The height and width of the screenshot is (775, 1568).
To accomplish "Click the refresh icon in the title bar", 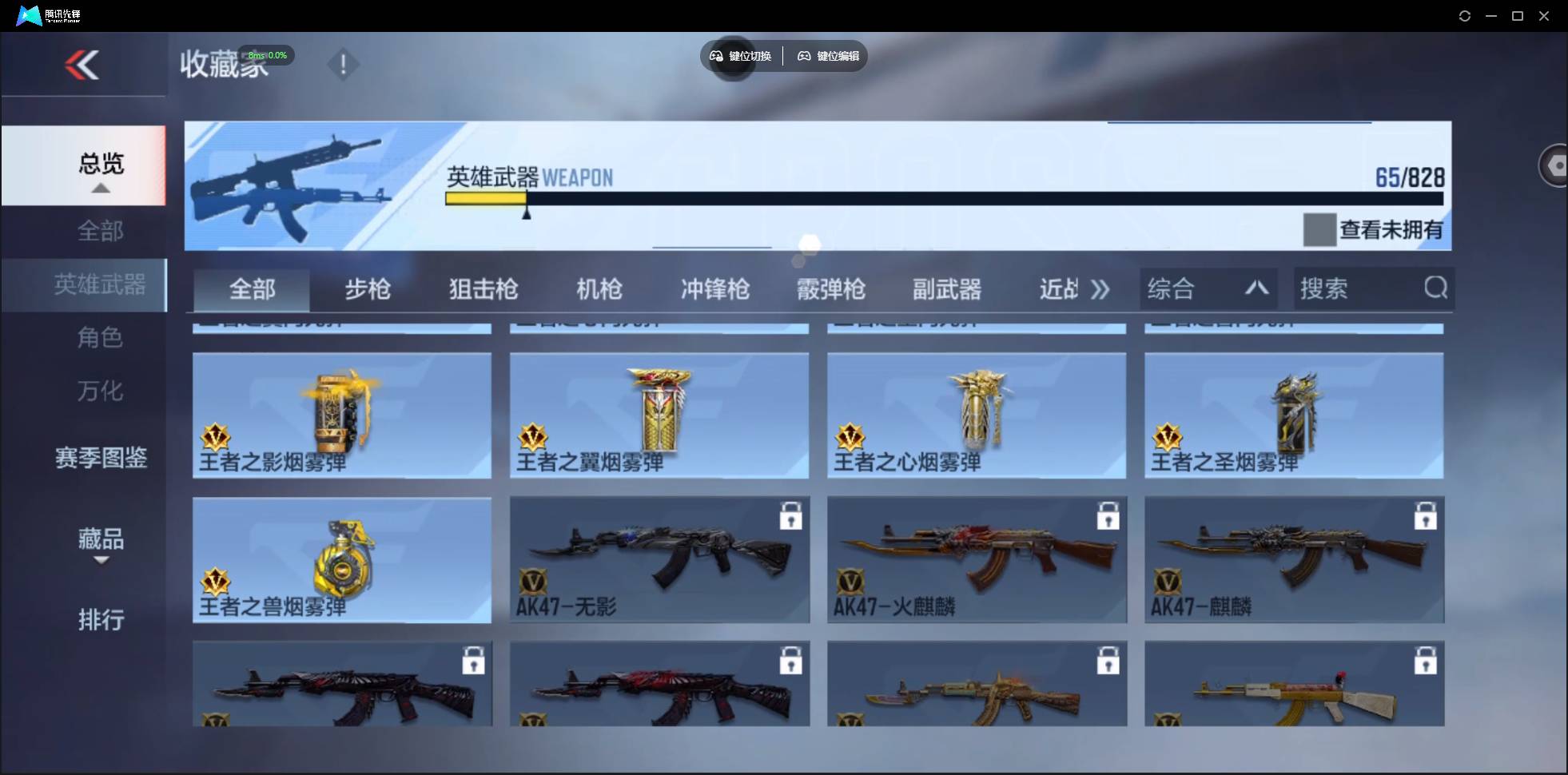I will tap(1465, 15).
